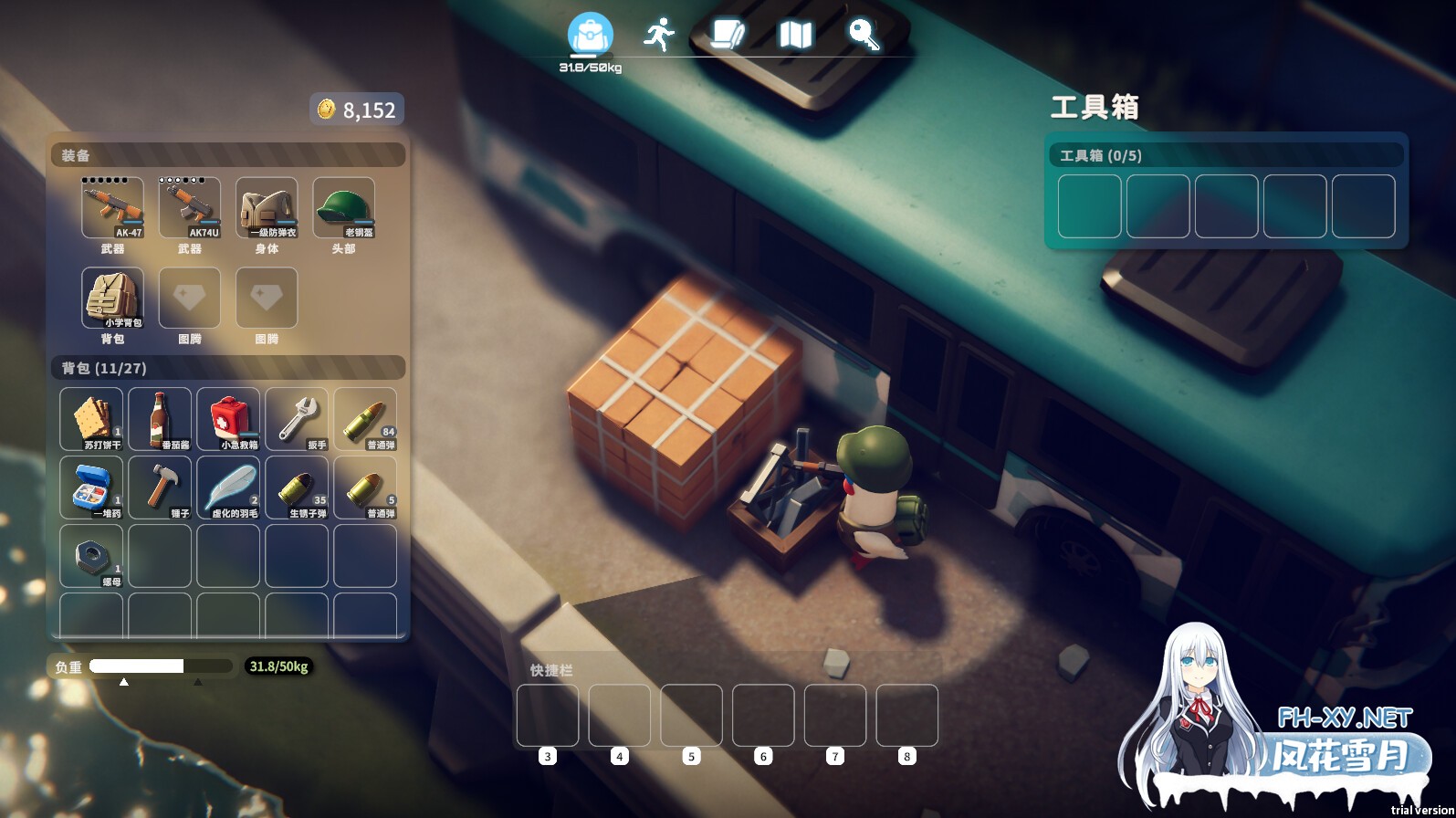Click the 小学背包 equipped backpack slot
This screenshot has height=818, width=1456.
coord(113,297)
